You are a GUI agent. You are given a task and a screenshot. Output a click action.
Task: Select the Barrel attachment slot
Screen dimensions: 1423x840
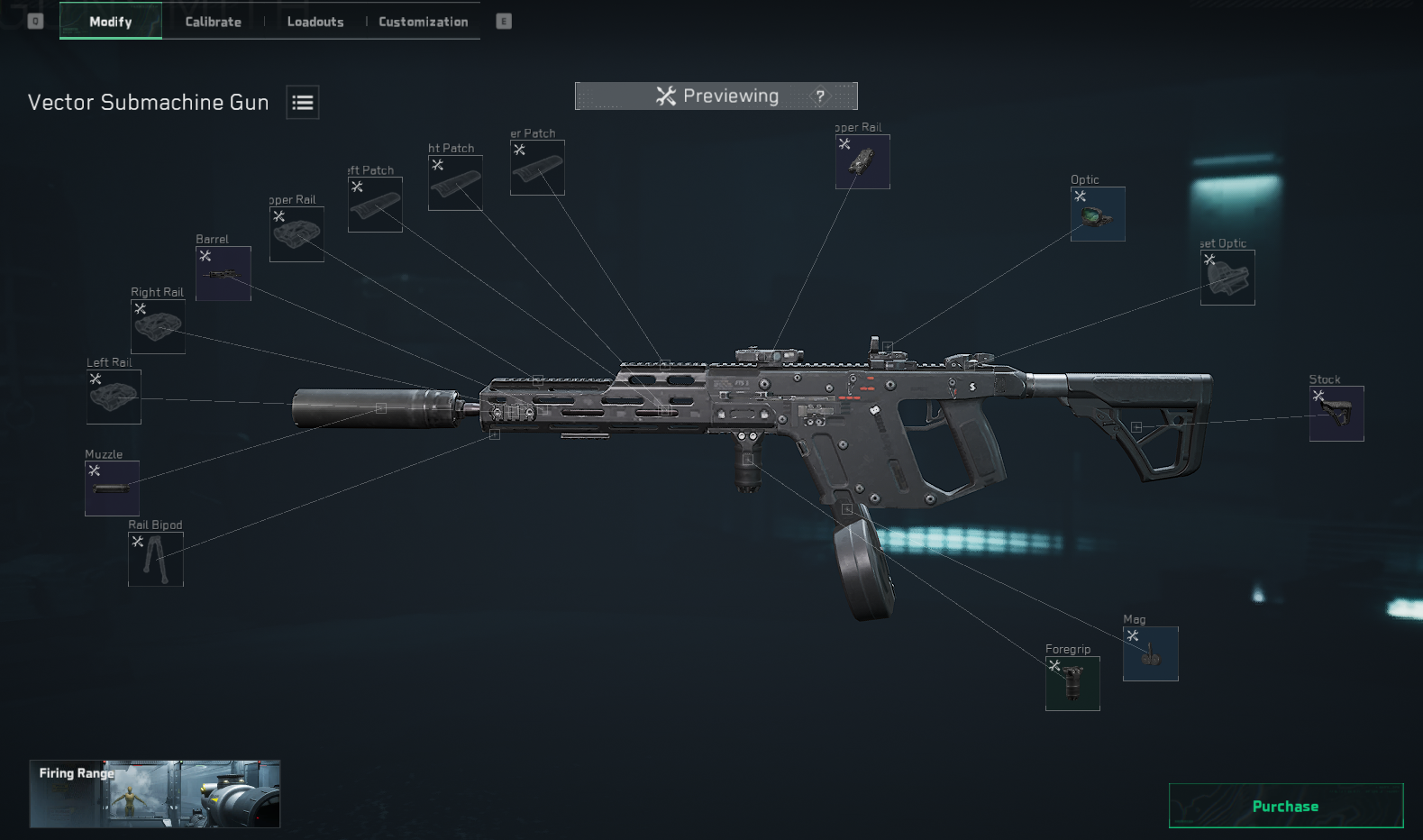coord(223,273)
